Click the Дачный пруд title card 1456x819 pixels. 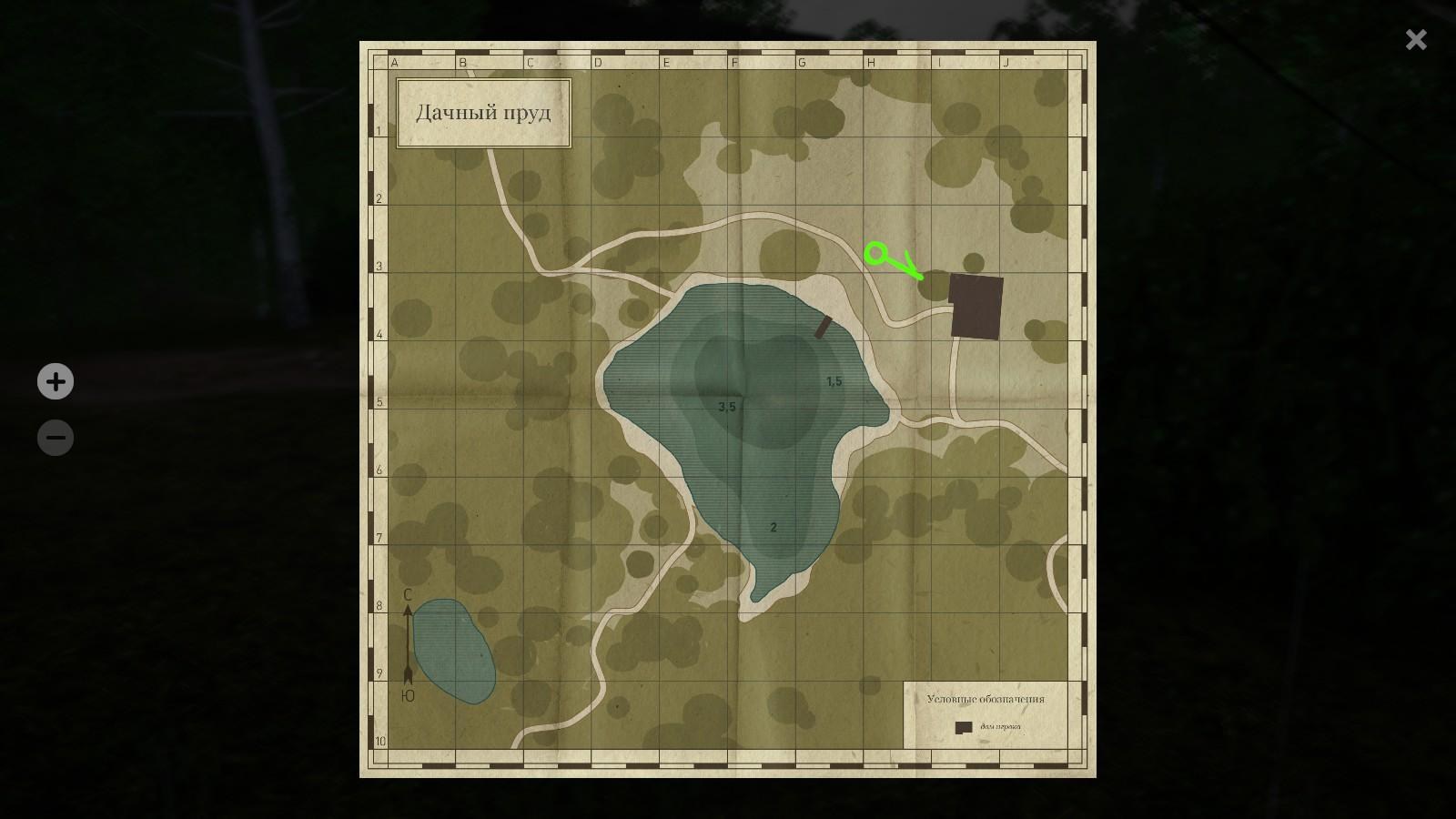(483, 111)
